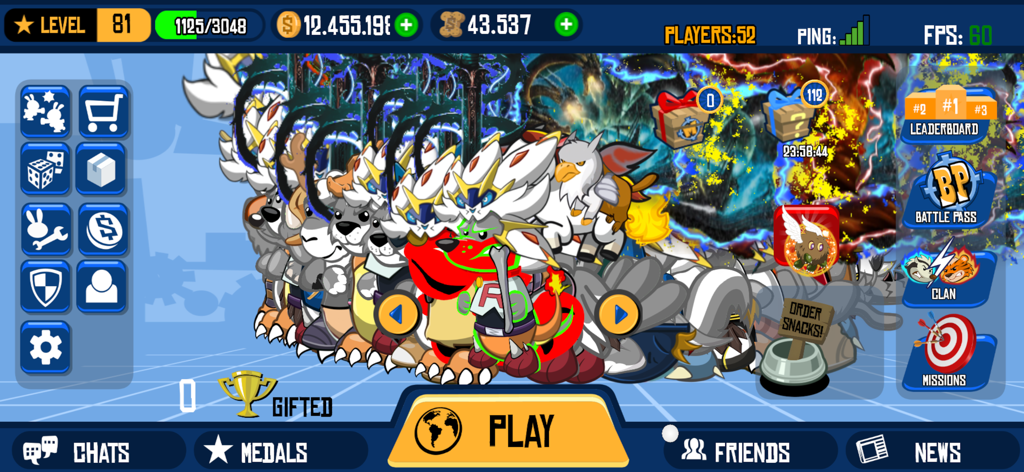Add coins with the green plus button

406,25
